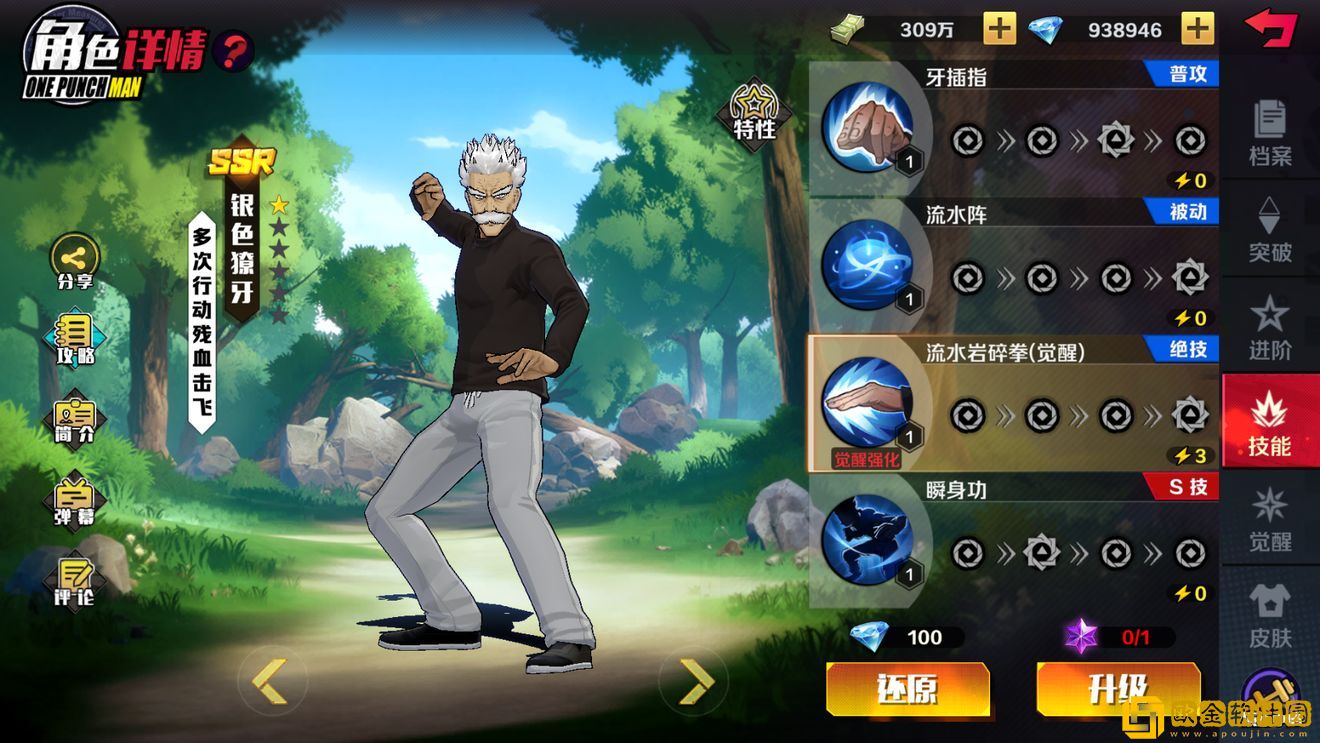Switch to the 皮肤 skins tab

pos(1270,616)
